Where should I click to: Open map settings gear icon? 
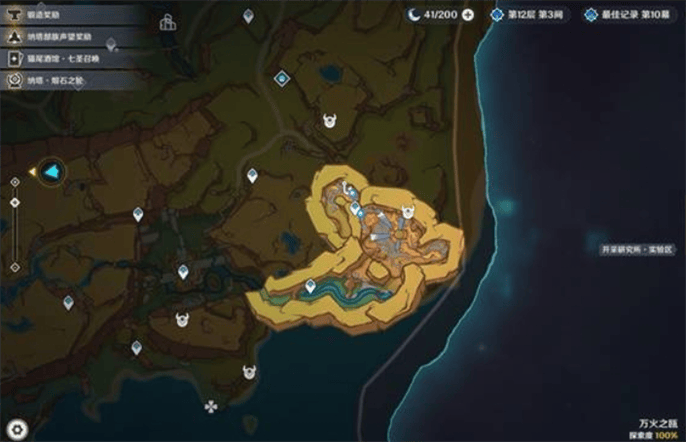pyautogui.click(x=17, y=430)
